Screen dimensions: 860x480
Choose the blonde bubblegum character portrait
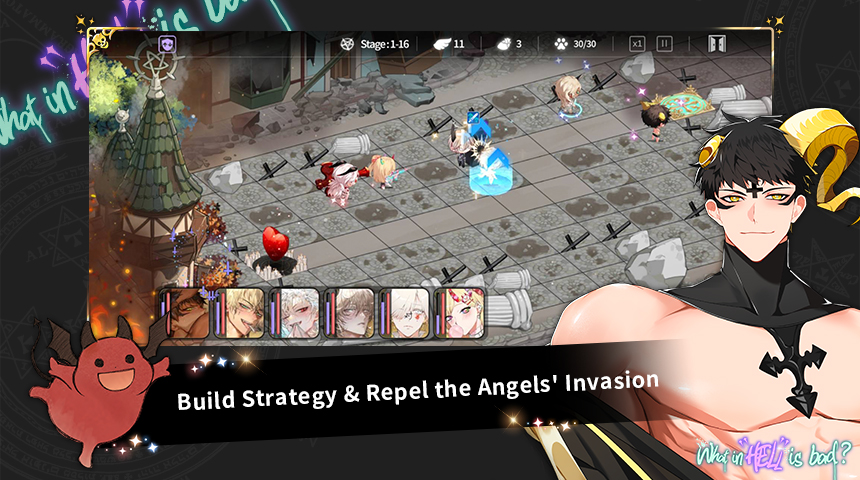[462, 313]
